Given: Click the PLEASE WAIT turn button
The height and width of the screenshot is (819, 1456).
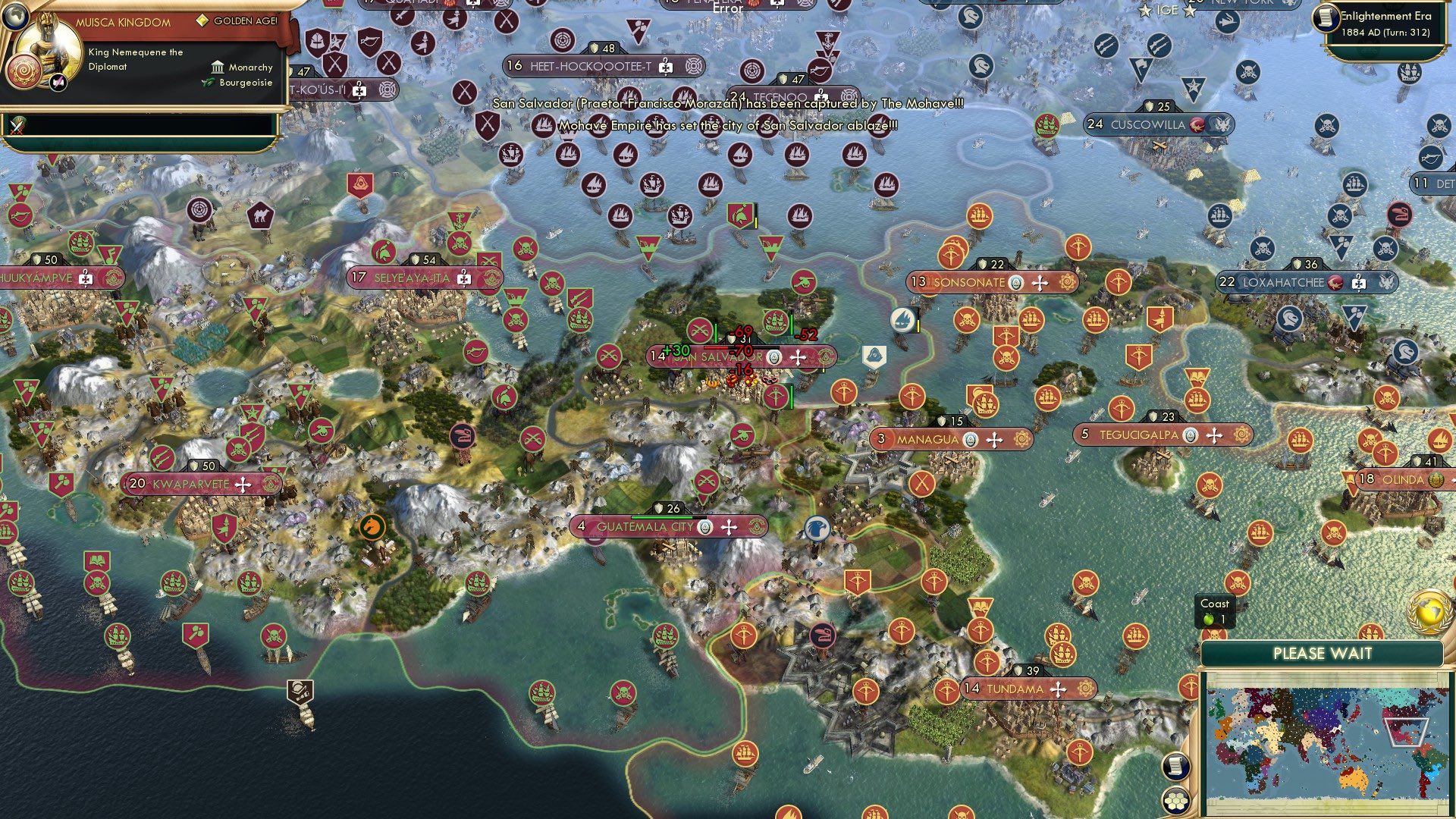Looking at the screenshot, I should (1322, 654).
